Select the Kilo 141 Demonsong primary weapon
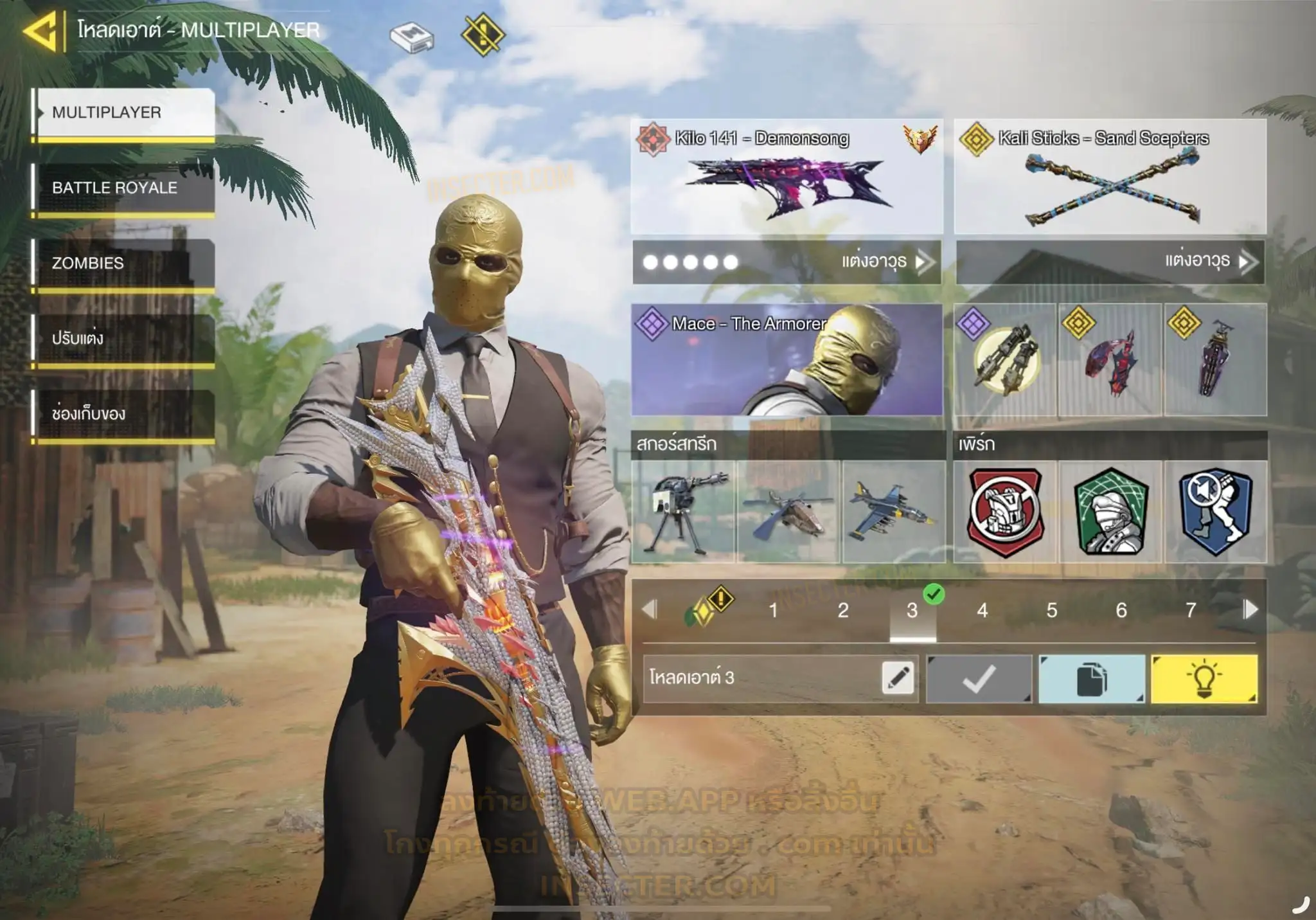Image resolution: width=1316 pixels, height=920 pixels. [787, 176]
